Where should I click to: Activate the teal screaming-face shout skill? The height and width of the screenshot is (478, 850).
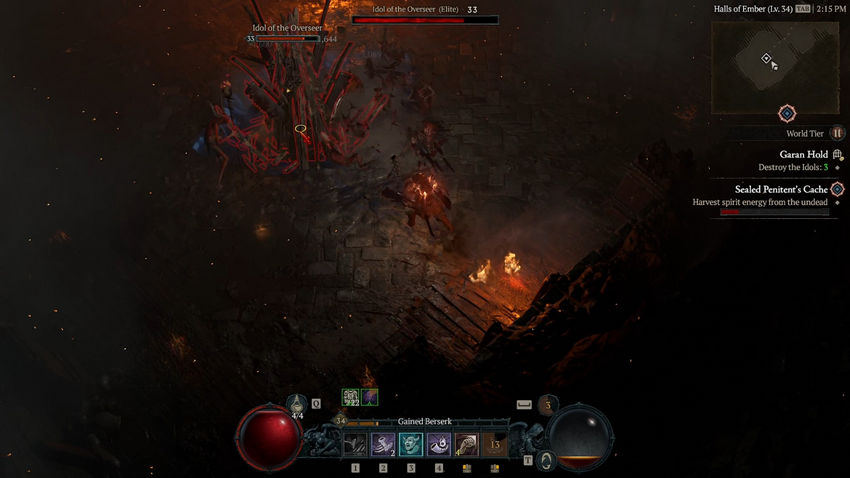411,444
